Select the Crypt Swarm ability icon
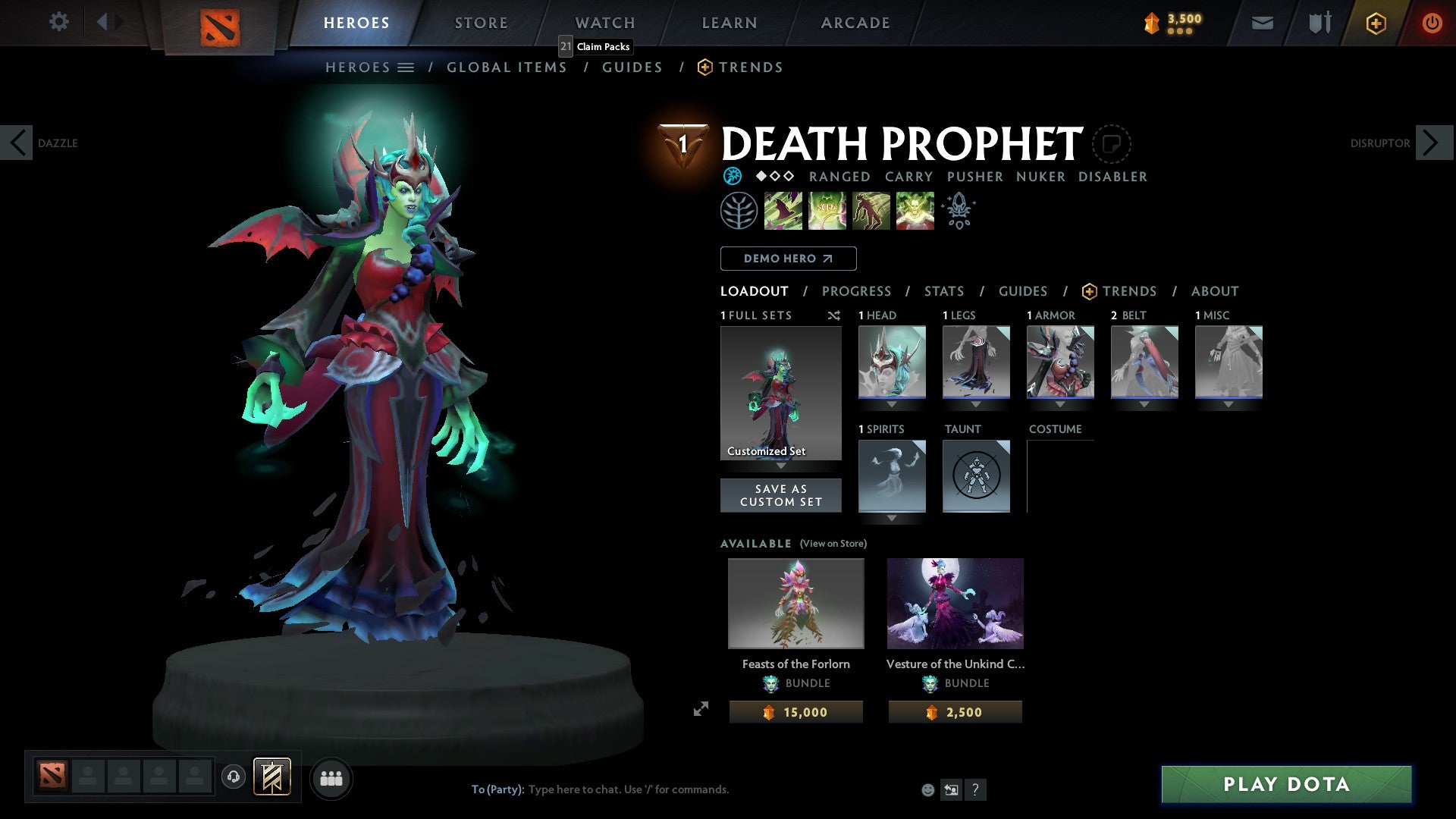Image resolution: width=1456 pixels, height=819 pixels. click(x=783, y=210)
